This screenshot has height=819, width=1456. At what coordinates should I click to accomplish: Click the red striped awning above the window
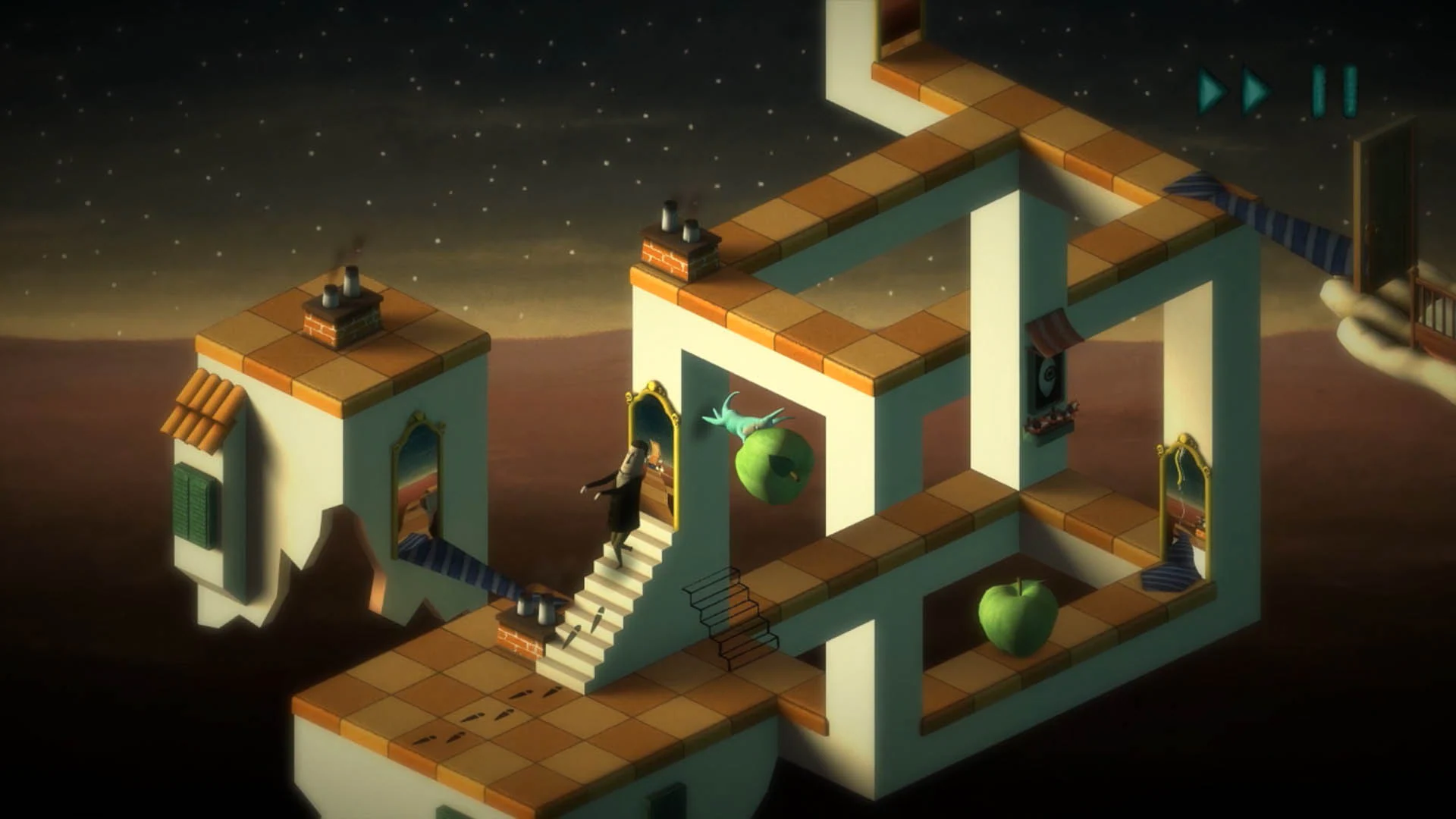coord(1054,330)
